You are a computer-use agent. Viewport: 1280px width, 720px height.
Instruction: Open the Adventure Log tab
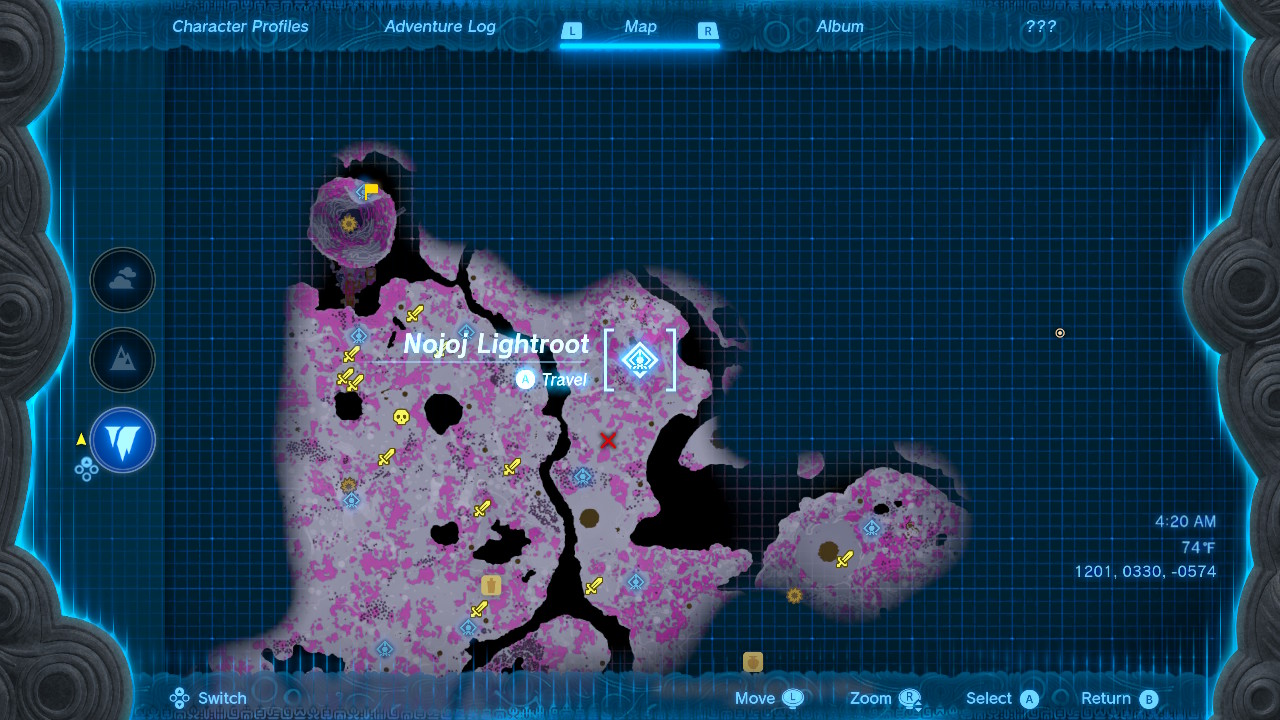pyautogui.click(x=440, y=27)
